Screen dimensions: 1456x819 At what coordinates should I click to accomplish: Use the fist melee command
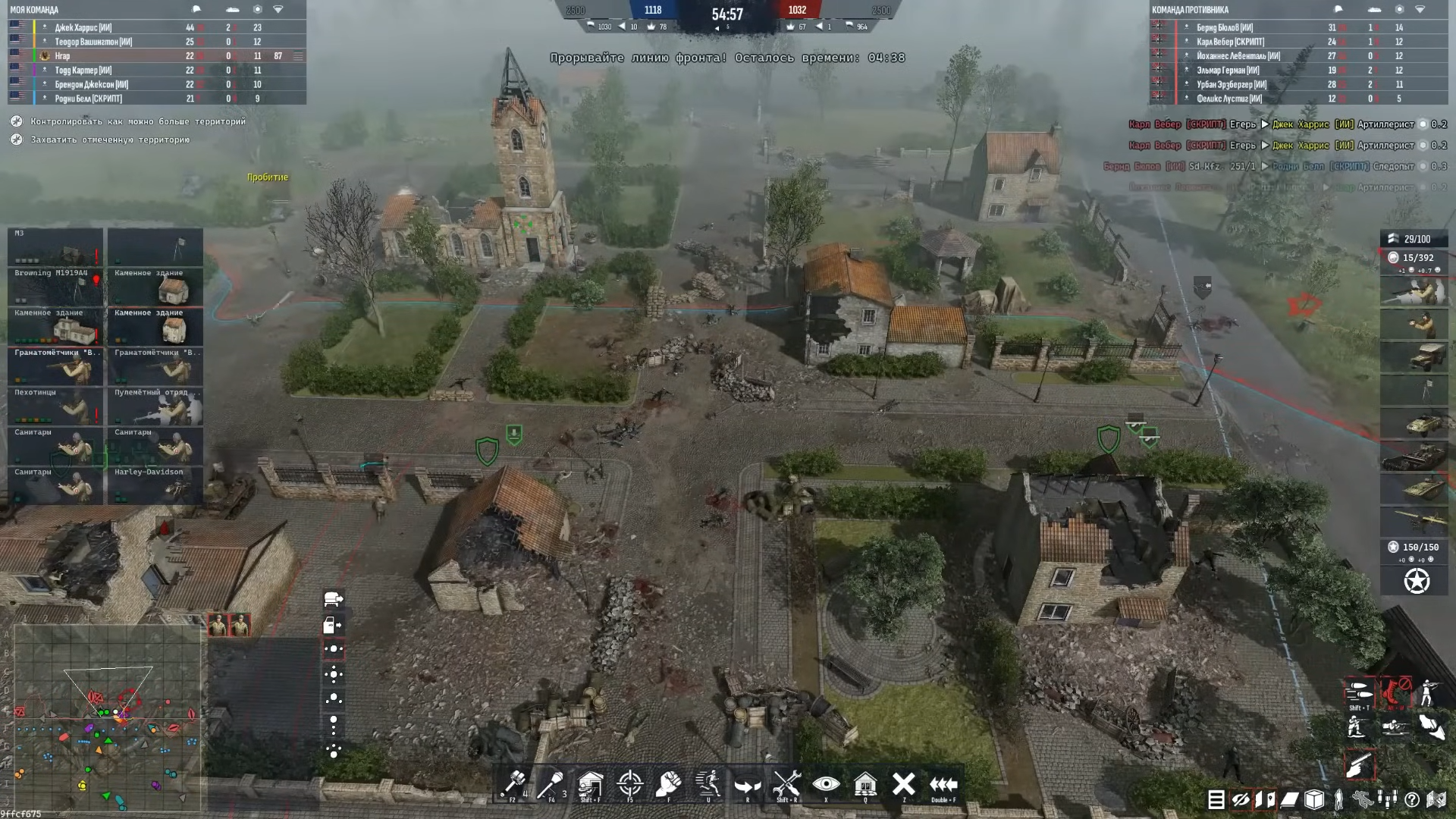pos(668,784)
